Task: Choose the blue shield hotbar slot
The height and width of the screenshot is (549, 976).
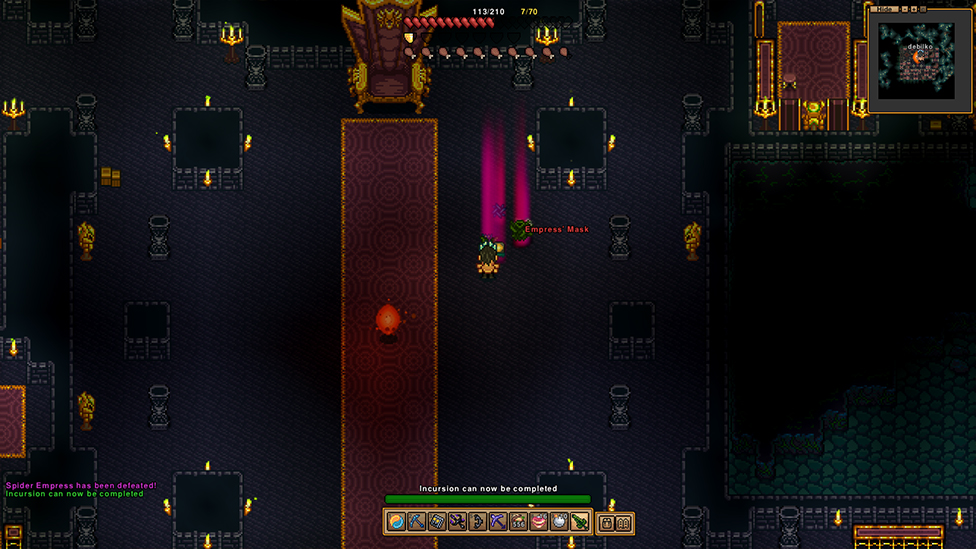Action: click(x=437, y=521)
